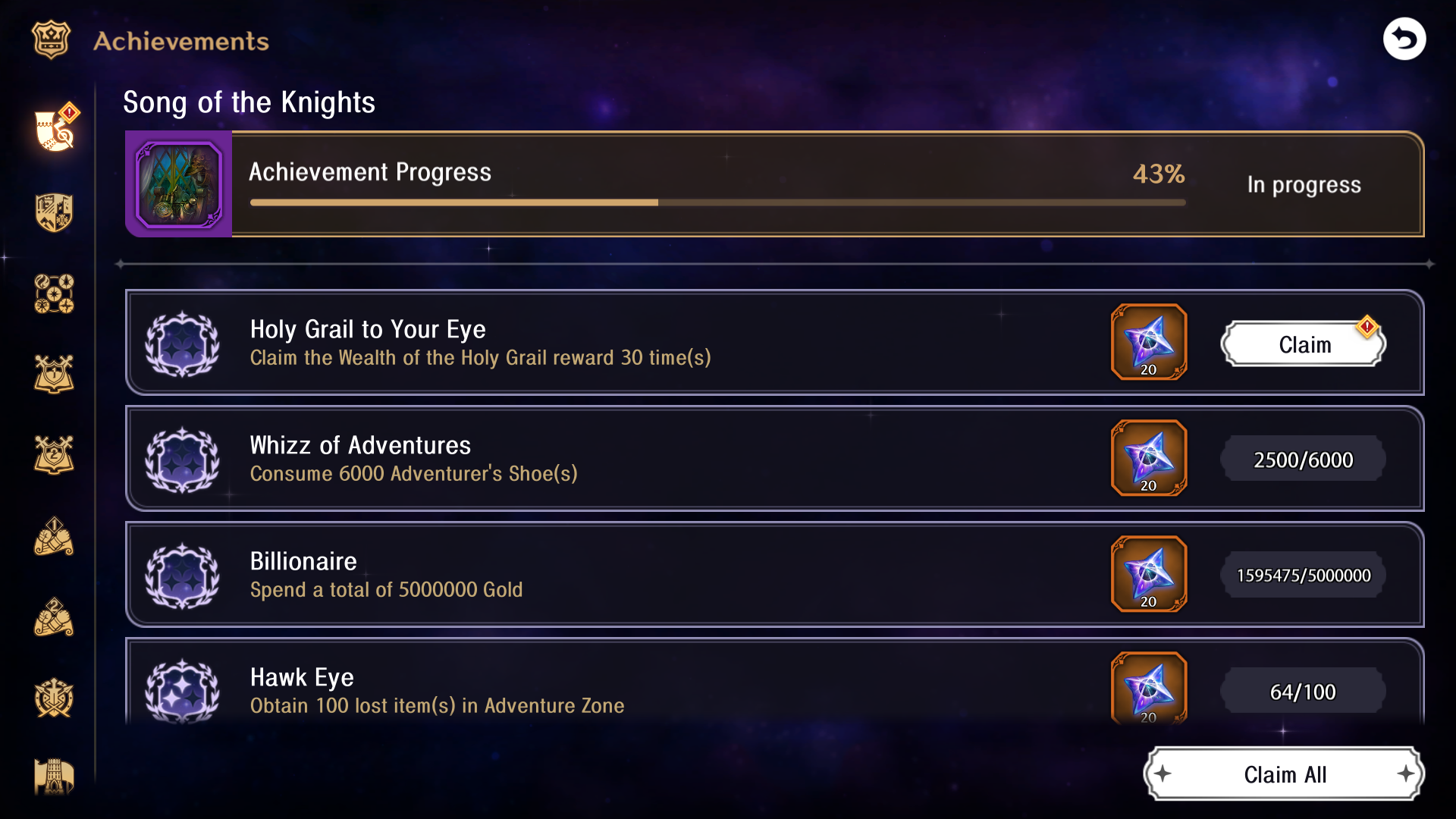
Task: Click the Achievements crown icon in the header
Action: [49, 39]
